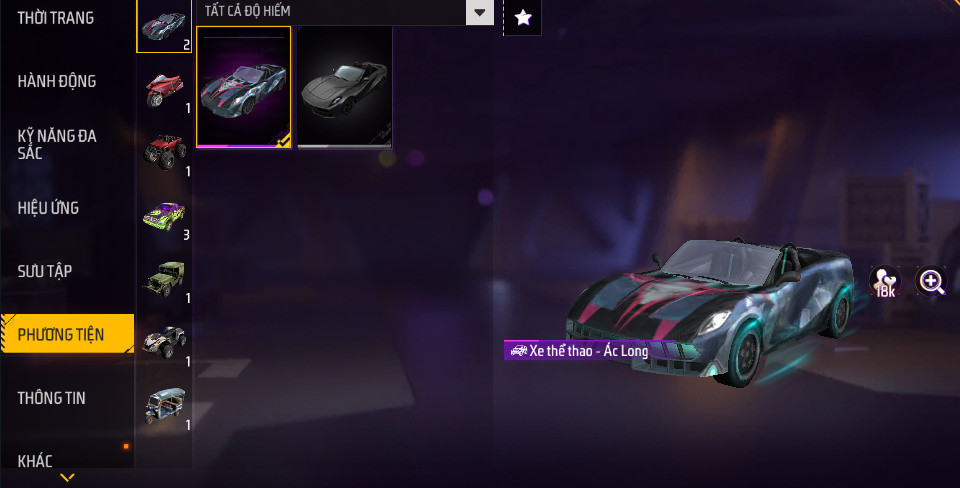Open the Thông Tin tab
The image size is (960, 488).
(51, 398)
